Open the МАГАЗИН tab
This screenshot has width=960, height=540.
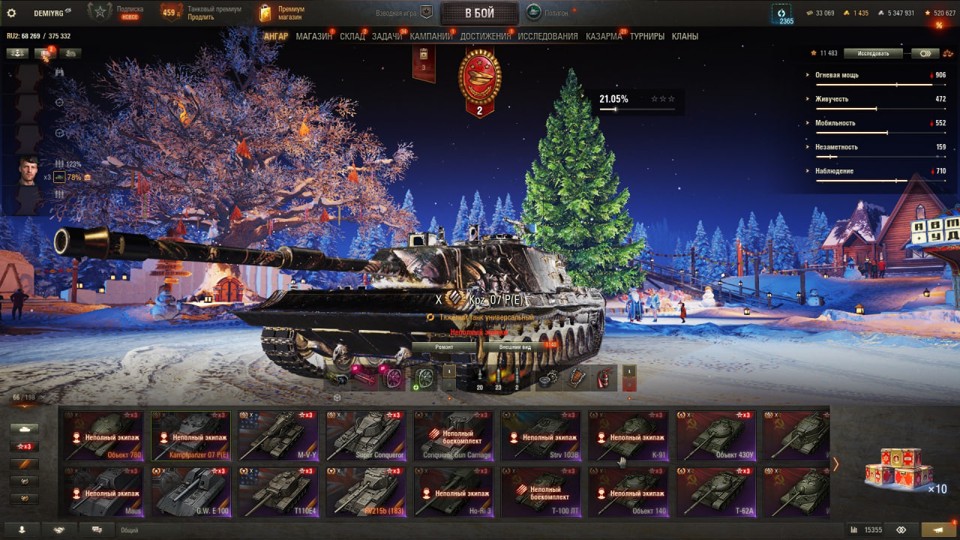tap(314, 36)
